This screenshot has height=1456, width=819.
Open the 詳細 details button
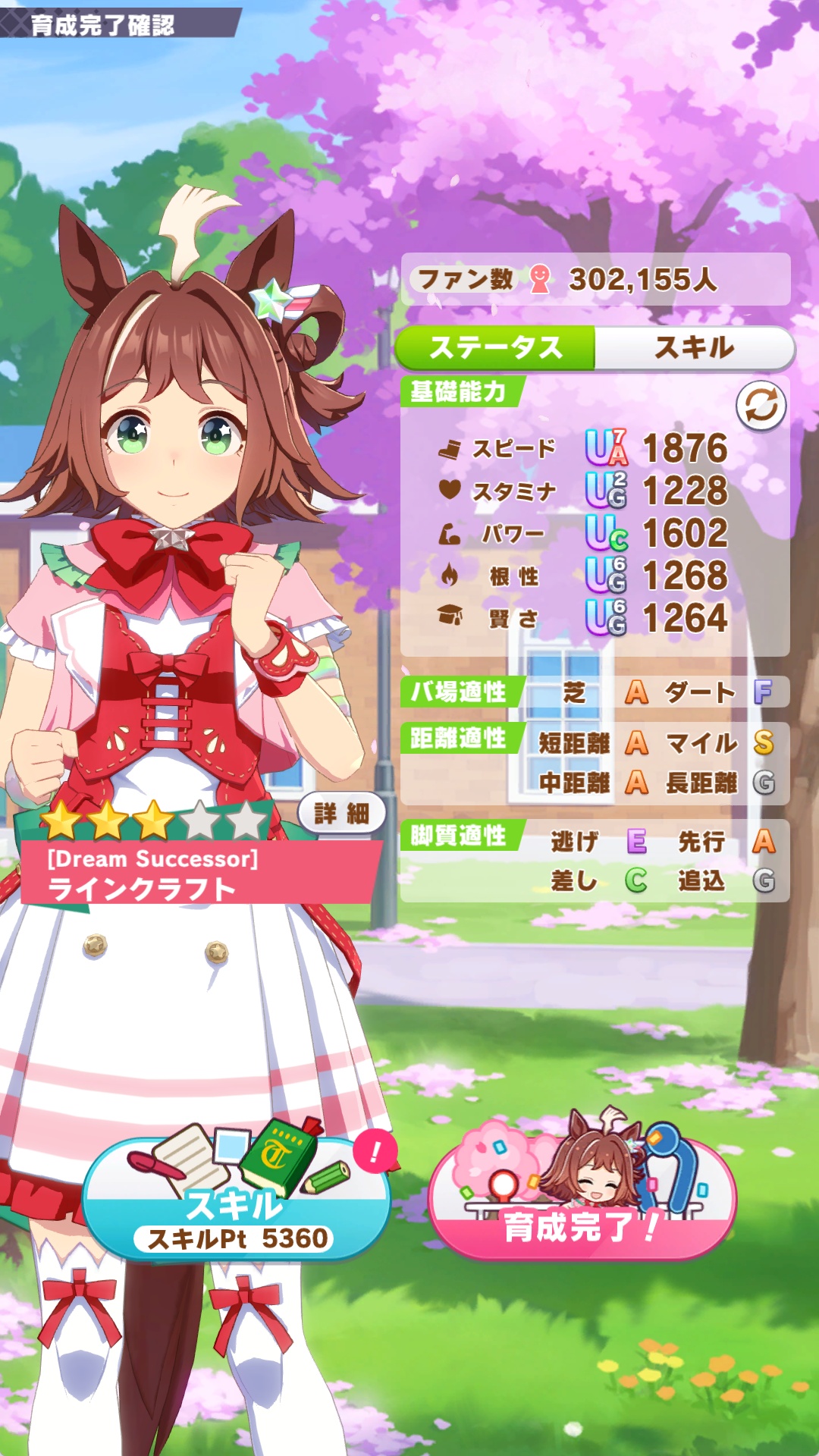(x=341, y=814)
